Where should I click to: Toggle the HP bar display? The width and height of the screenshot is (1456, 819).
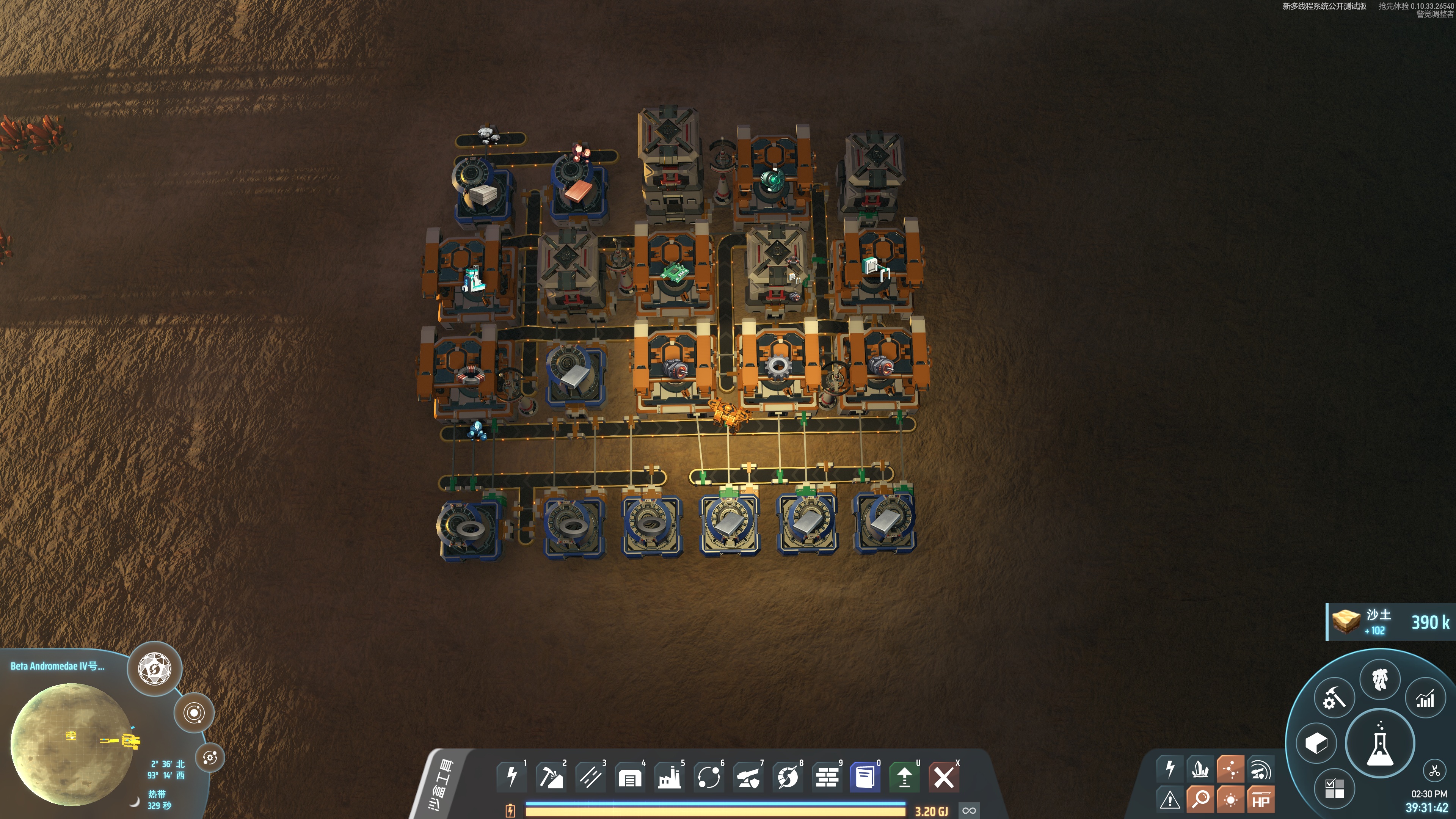point(1260,800)
